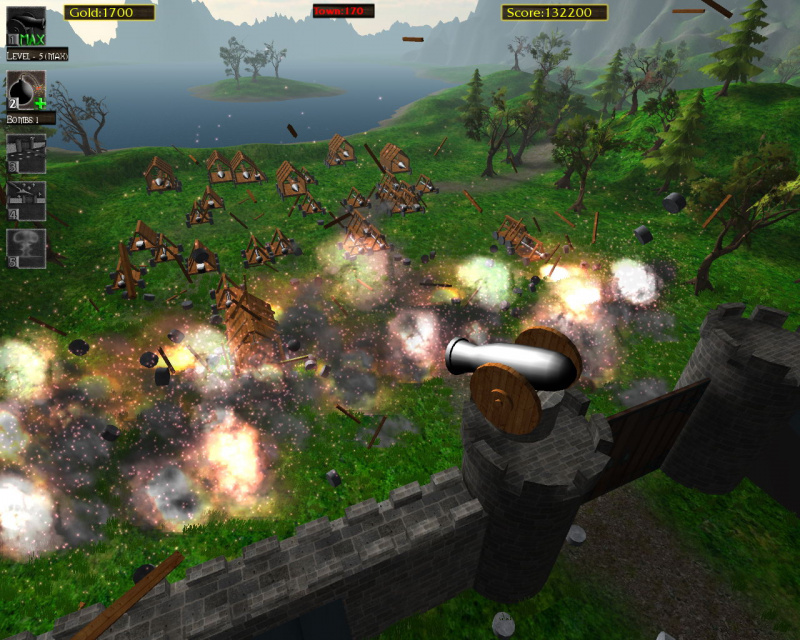Buy another bomb with the bomb icon
The width and height of the screenshot is (800, 640).
click(26, 90)
